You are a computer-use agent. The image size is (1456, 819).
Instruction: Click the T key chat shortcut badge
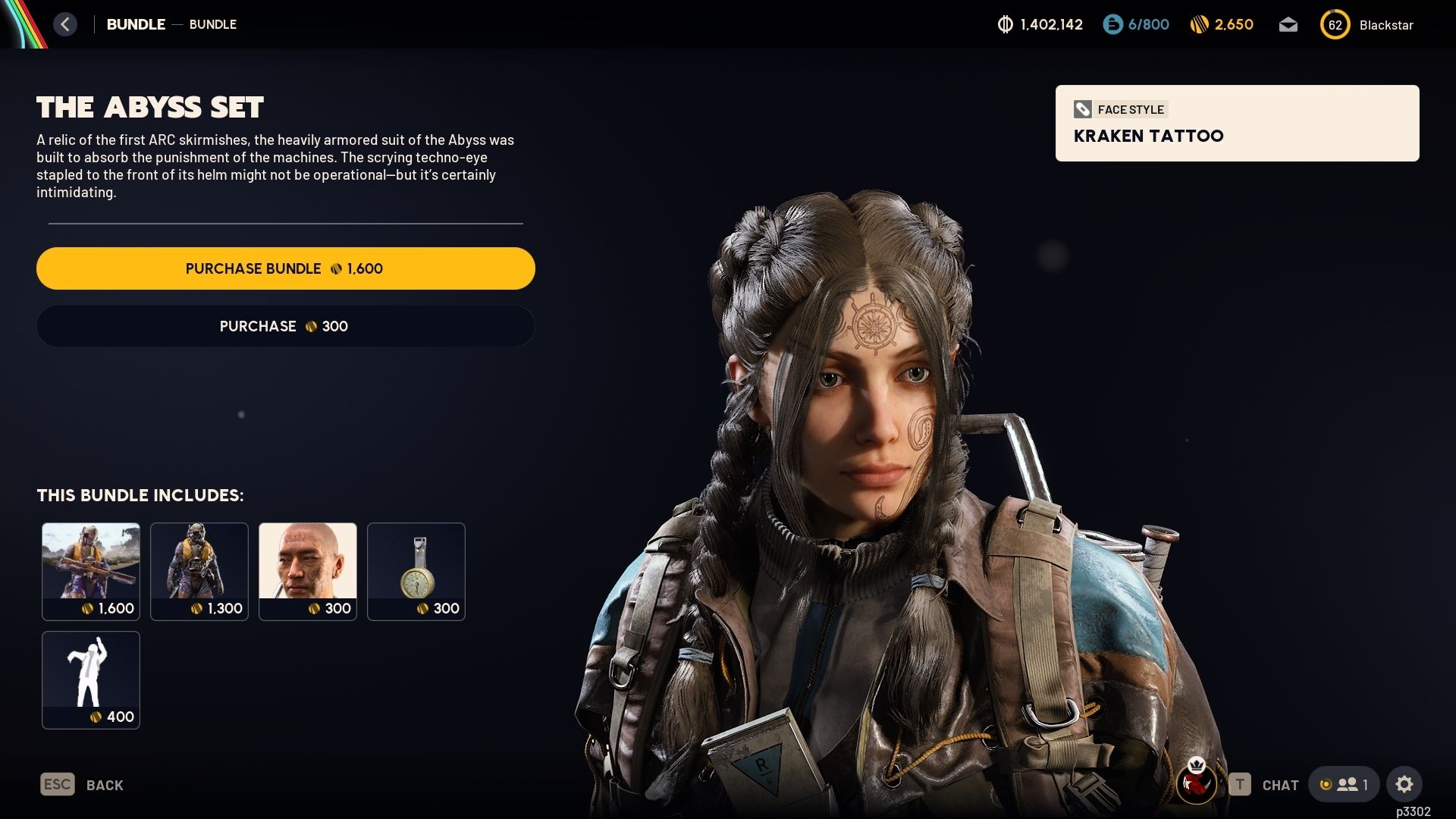pyautogui.click(x=1241, y=783)
